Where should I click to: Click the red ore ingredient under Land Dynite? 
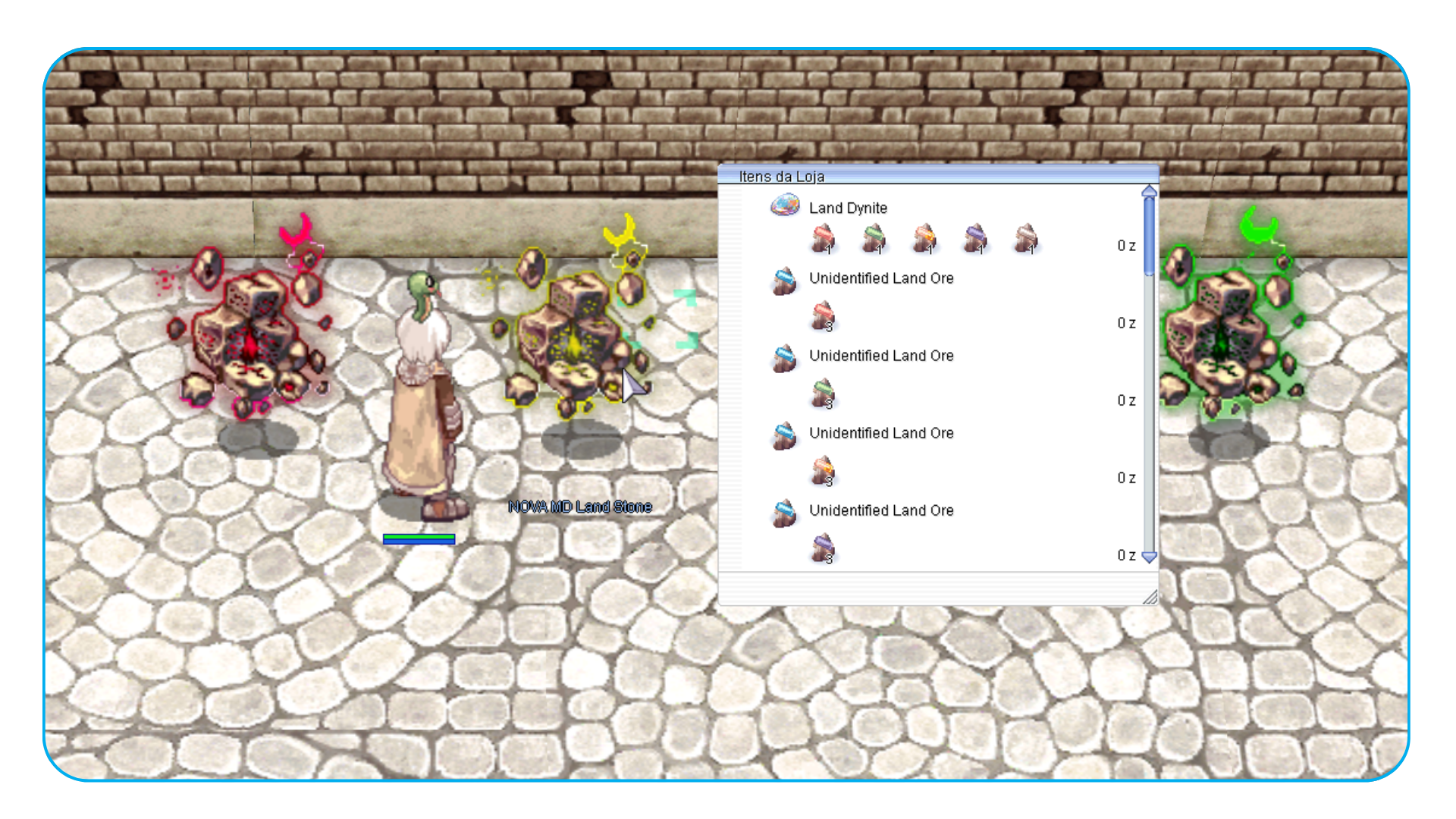pos(823,240)
